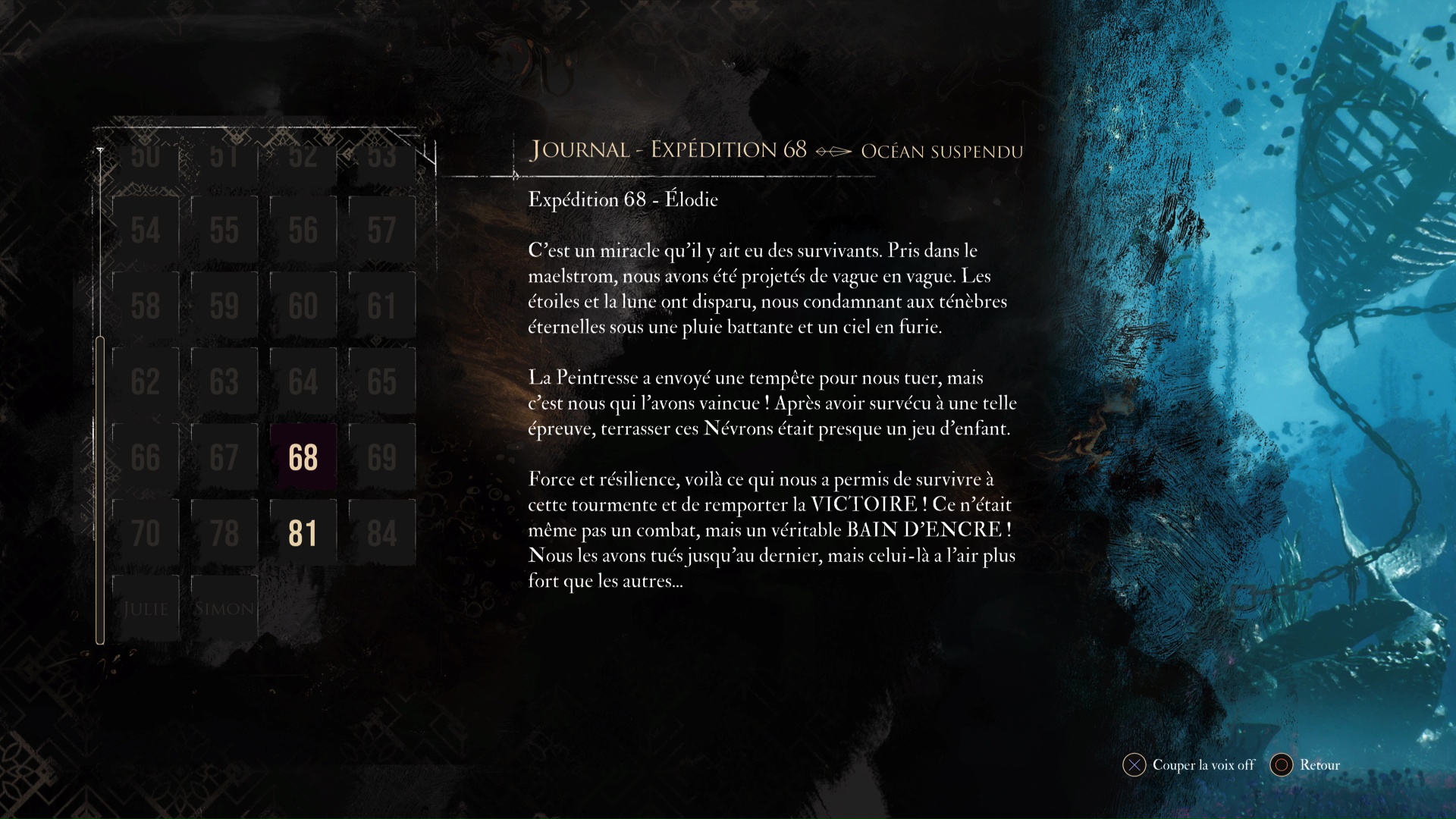View journal entry 63

(x=224, y=381)
